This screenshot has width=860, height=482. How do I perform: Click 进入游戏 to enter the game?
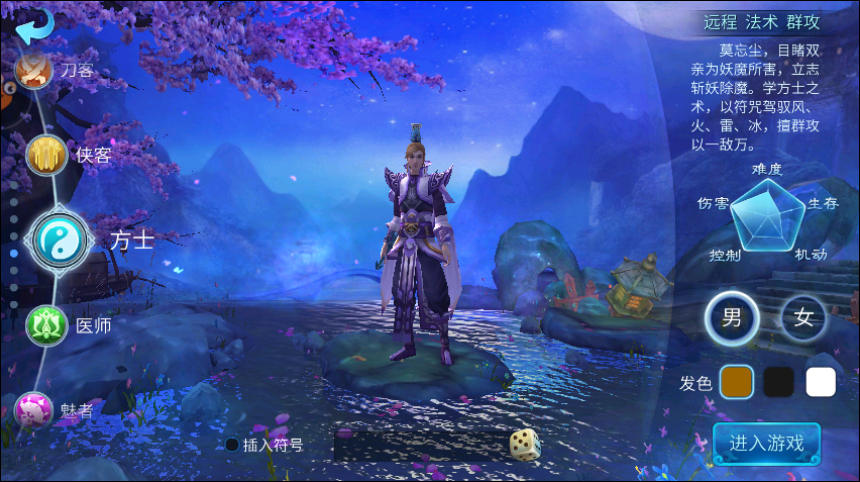(x=767, y=443)
